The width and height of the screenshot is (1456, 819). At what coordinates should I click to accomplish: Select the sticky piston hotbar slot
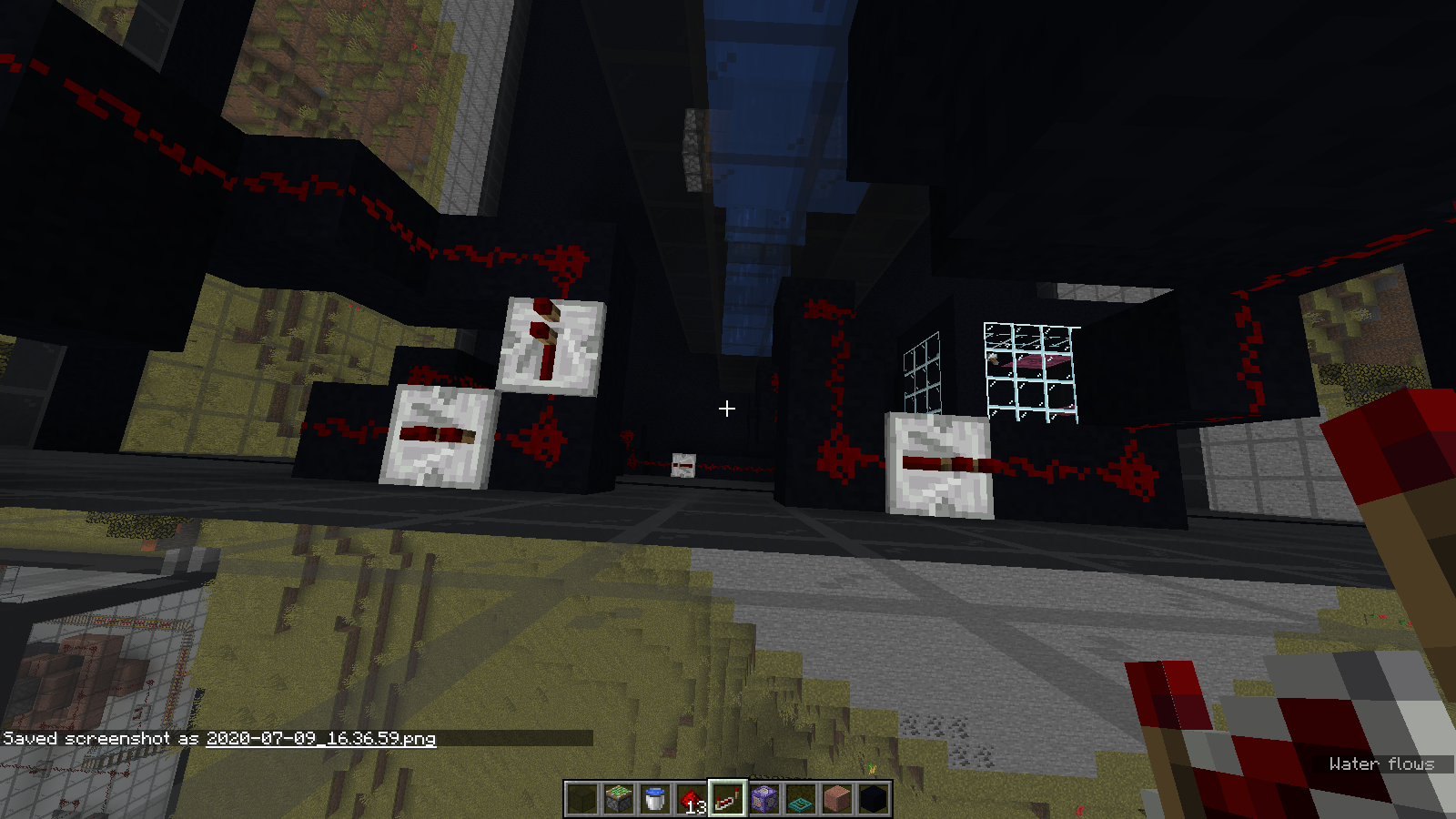point(619,799)
